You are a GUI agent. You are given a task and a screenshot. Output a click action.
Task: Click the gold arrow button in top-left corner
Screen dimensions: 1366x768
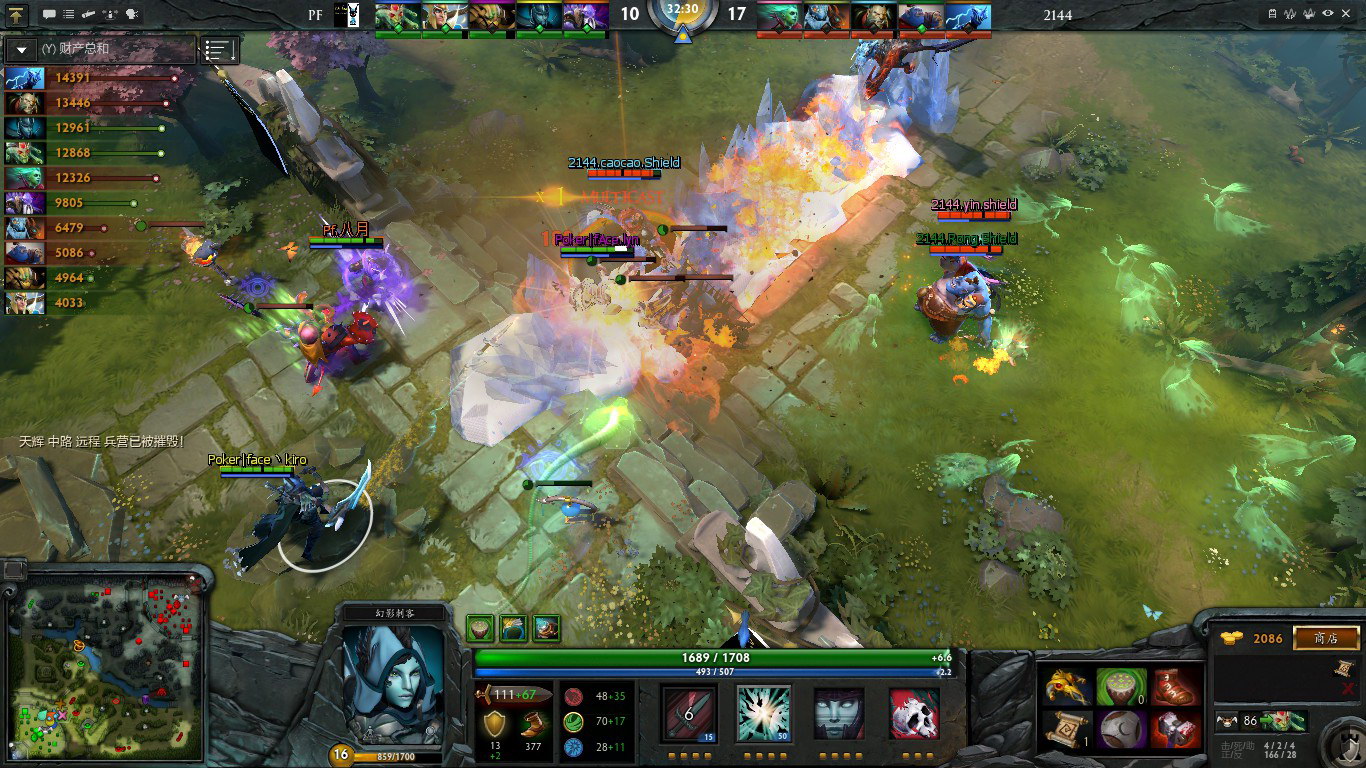click(x=19, y=14)
